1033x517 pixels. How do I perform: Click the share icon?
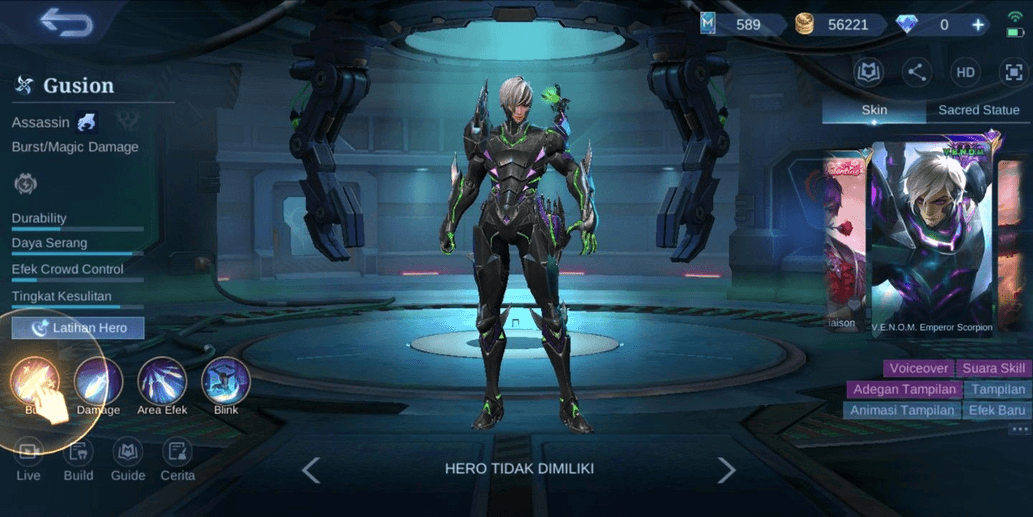916,72
